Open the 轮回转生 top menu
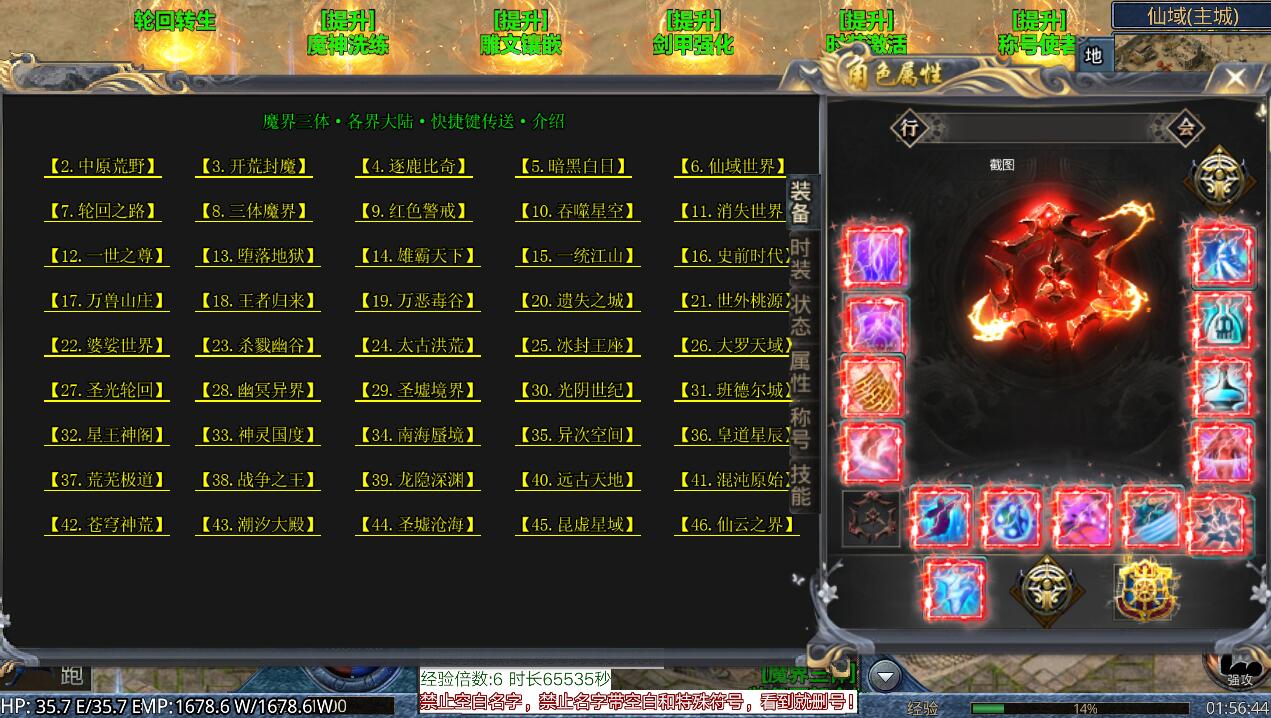The image size is (1271, 718). coord(175,22)
